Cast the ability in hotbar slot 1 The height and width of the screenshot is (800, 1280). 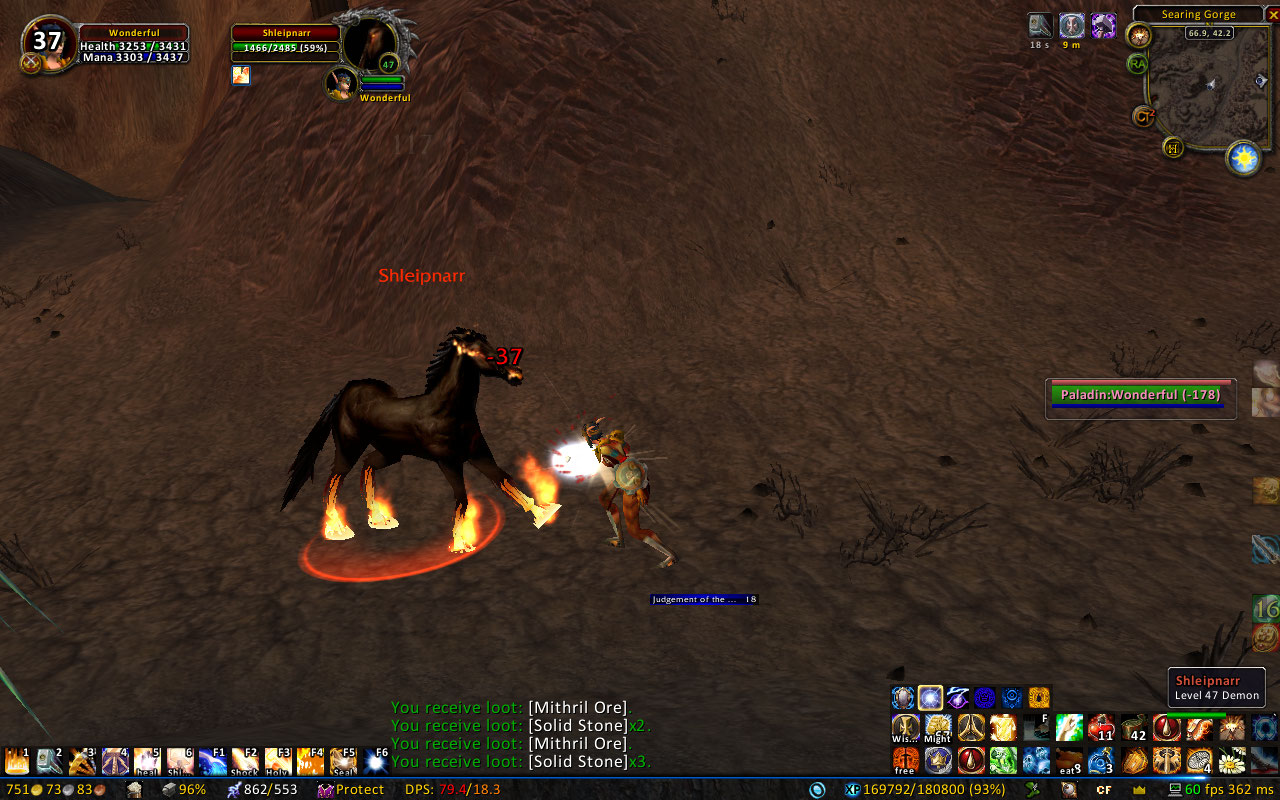point(18,762)
